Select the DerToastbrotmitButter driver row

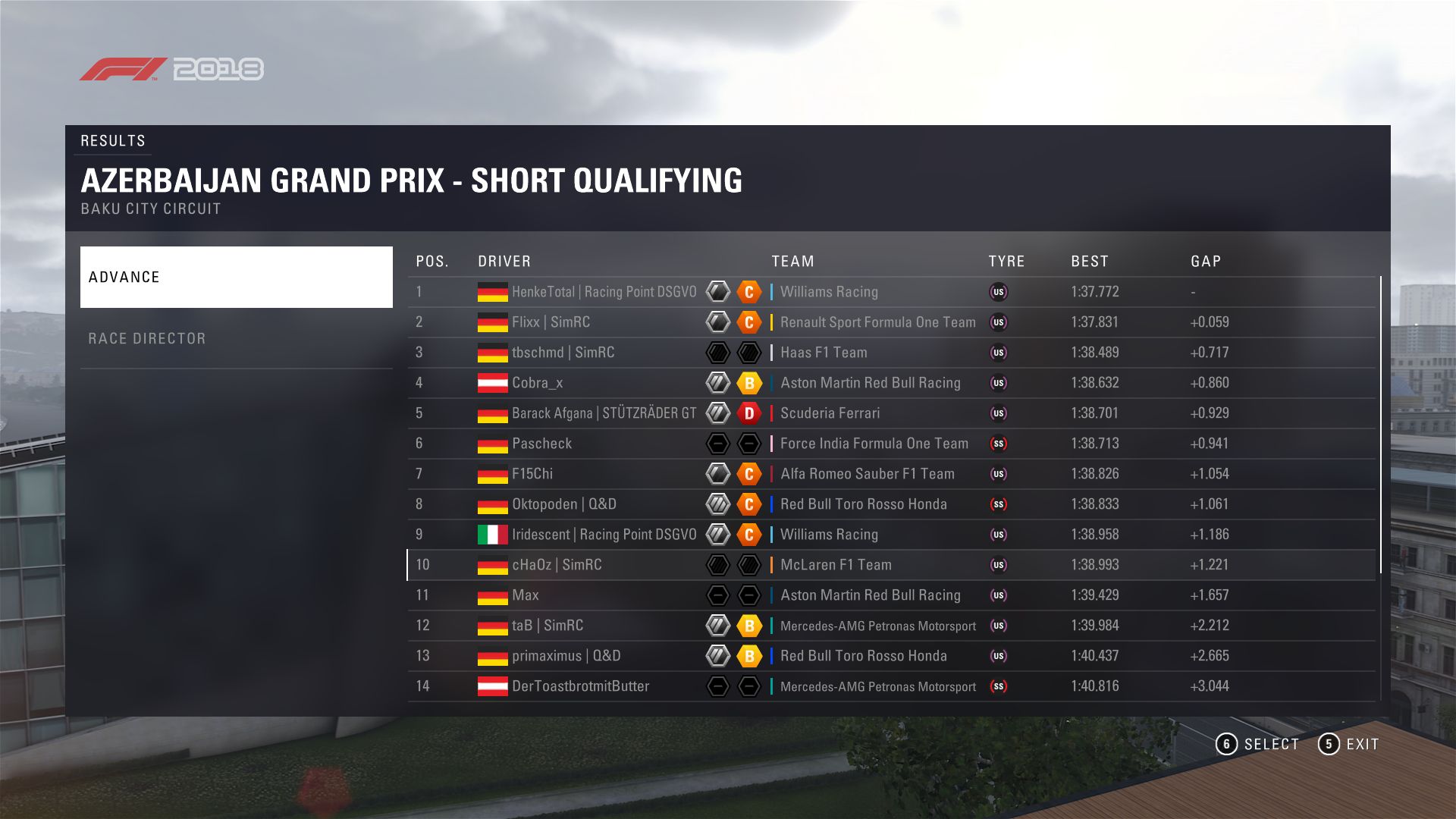(580, 686)
